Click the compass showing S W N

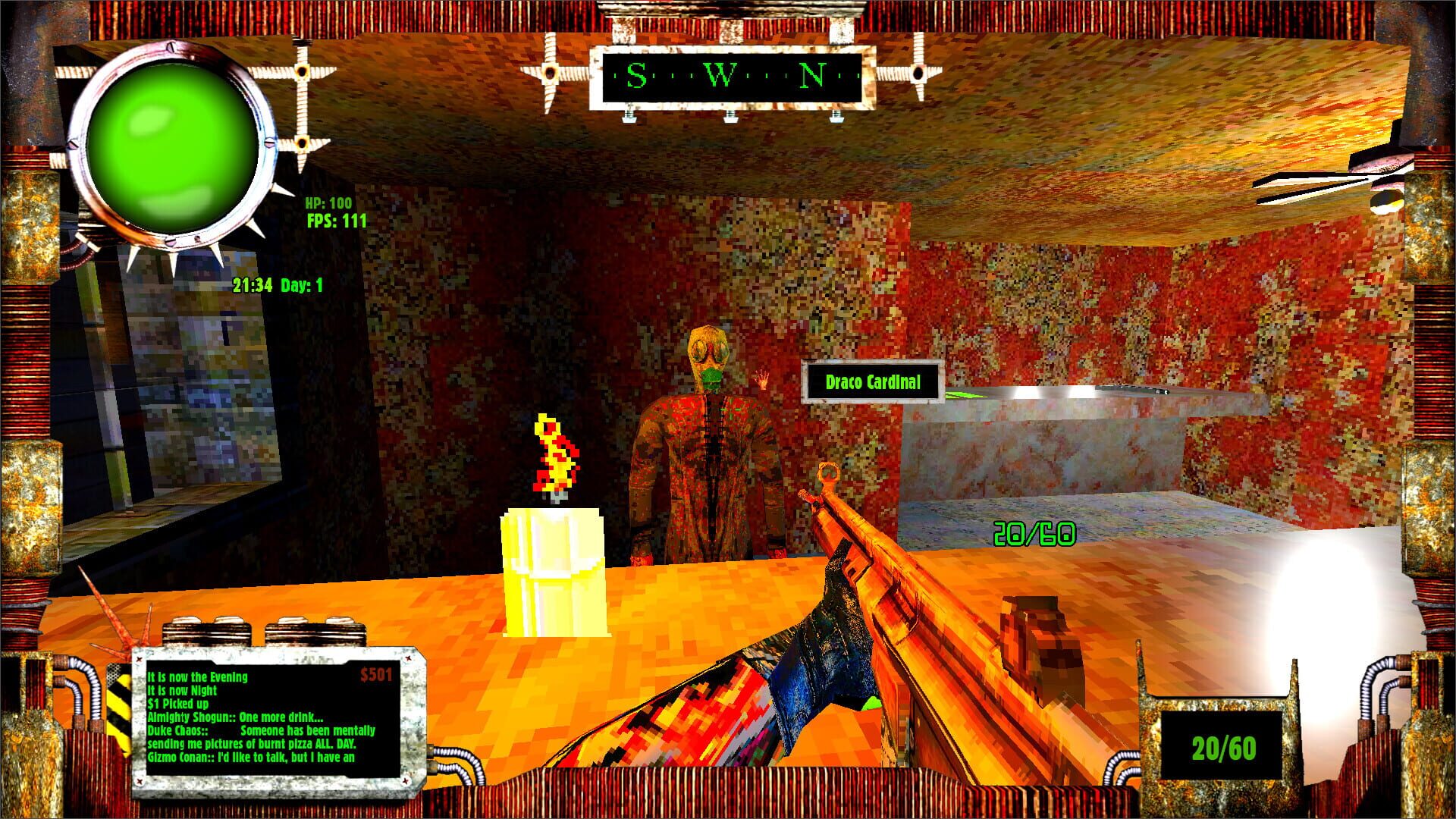(732, 76)
